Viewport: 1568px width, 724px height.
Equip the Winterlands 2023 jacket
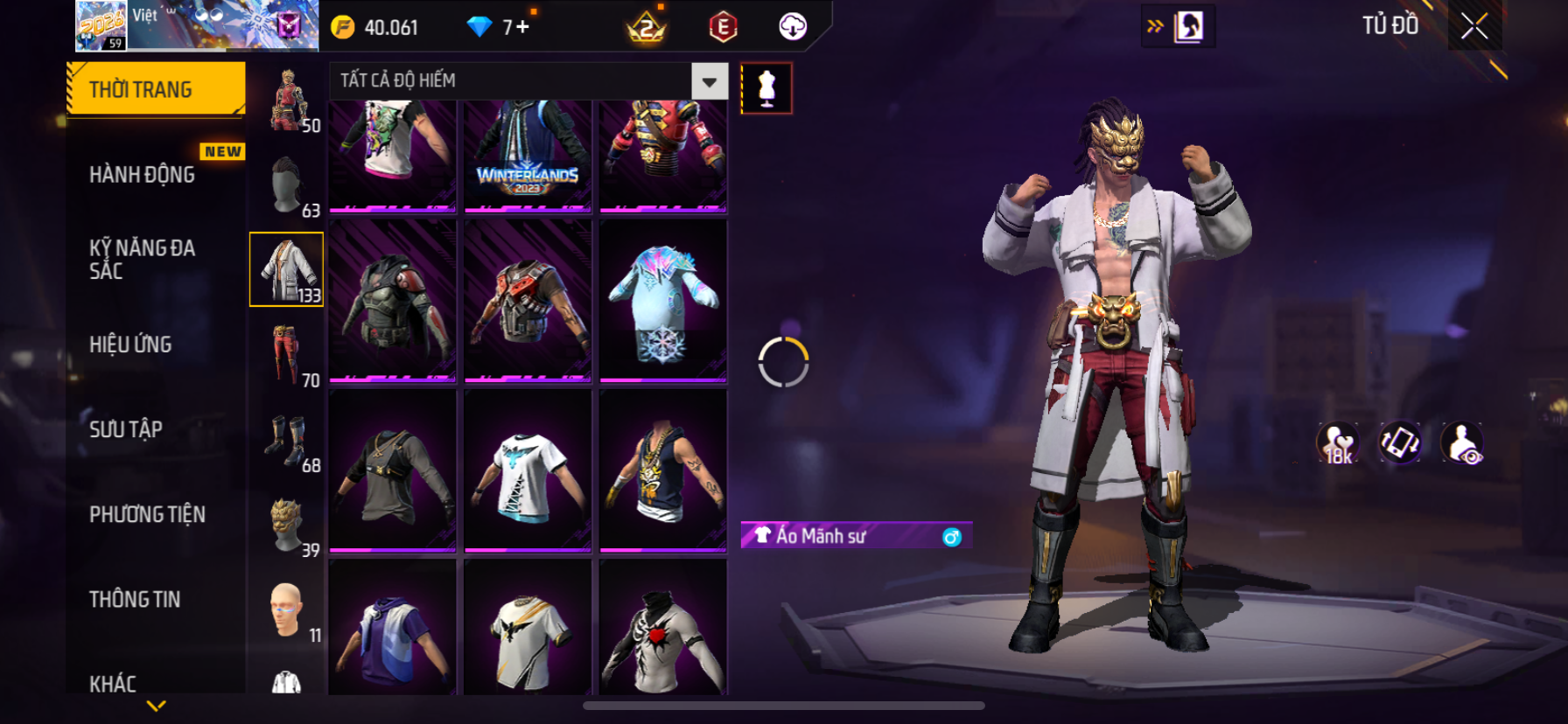[x=528, y=156]
